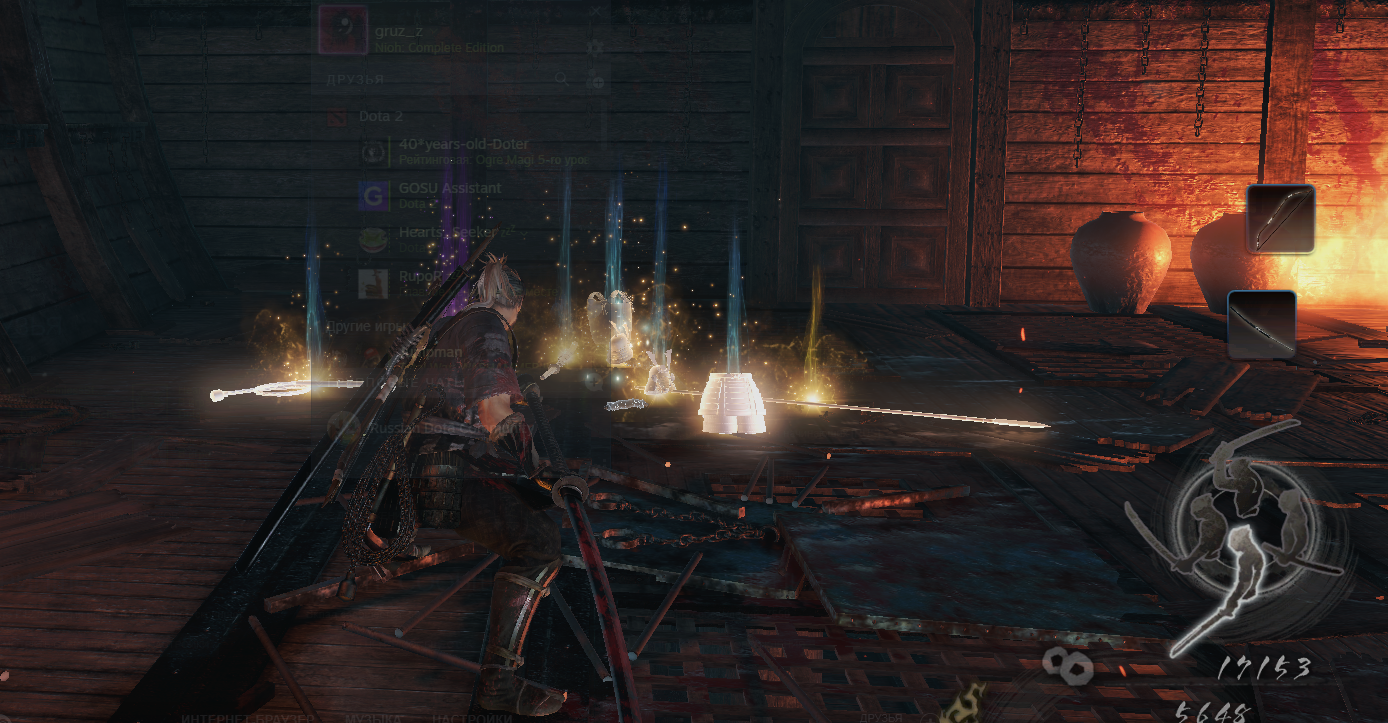This screenshot has height=723, width=1388.
Task: Search the friends list with magnifier icon
Action: coord(563,79)
